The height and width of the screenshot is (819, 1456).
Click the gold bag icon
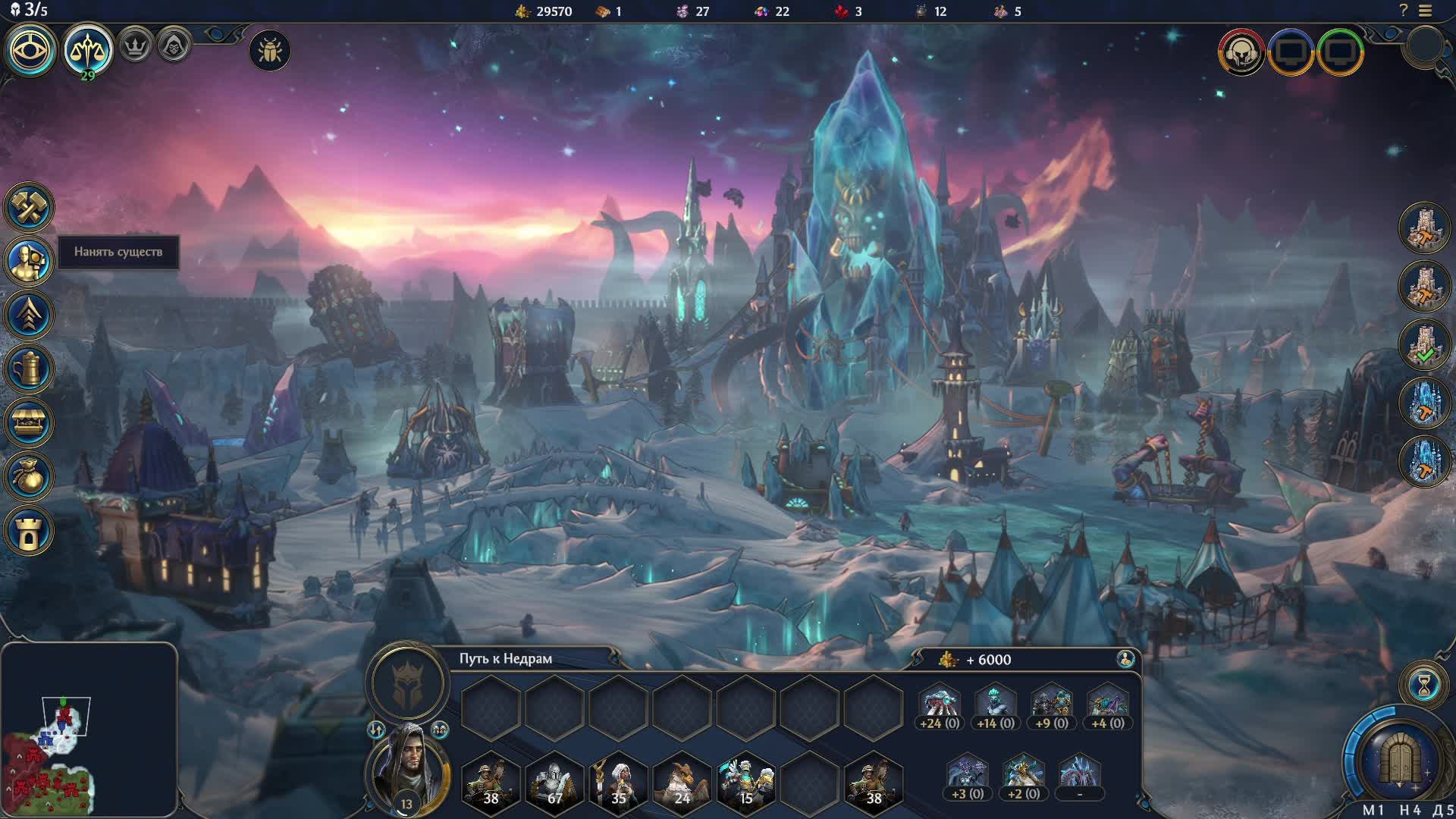(29, 477)
